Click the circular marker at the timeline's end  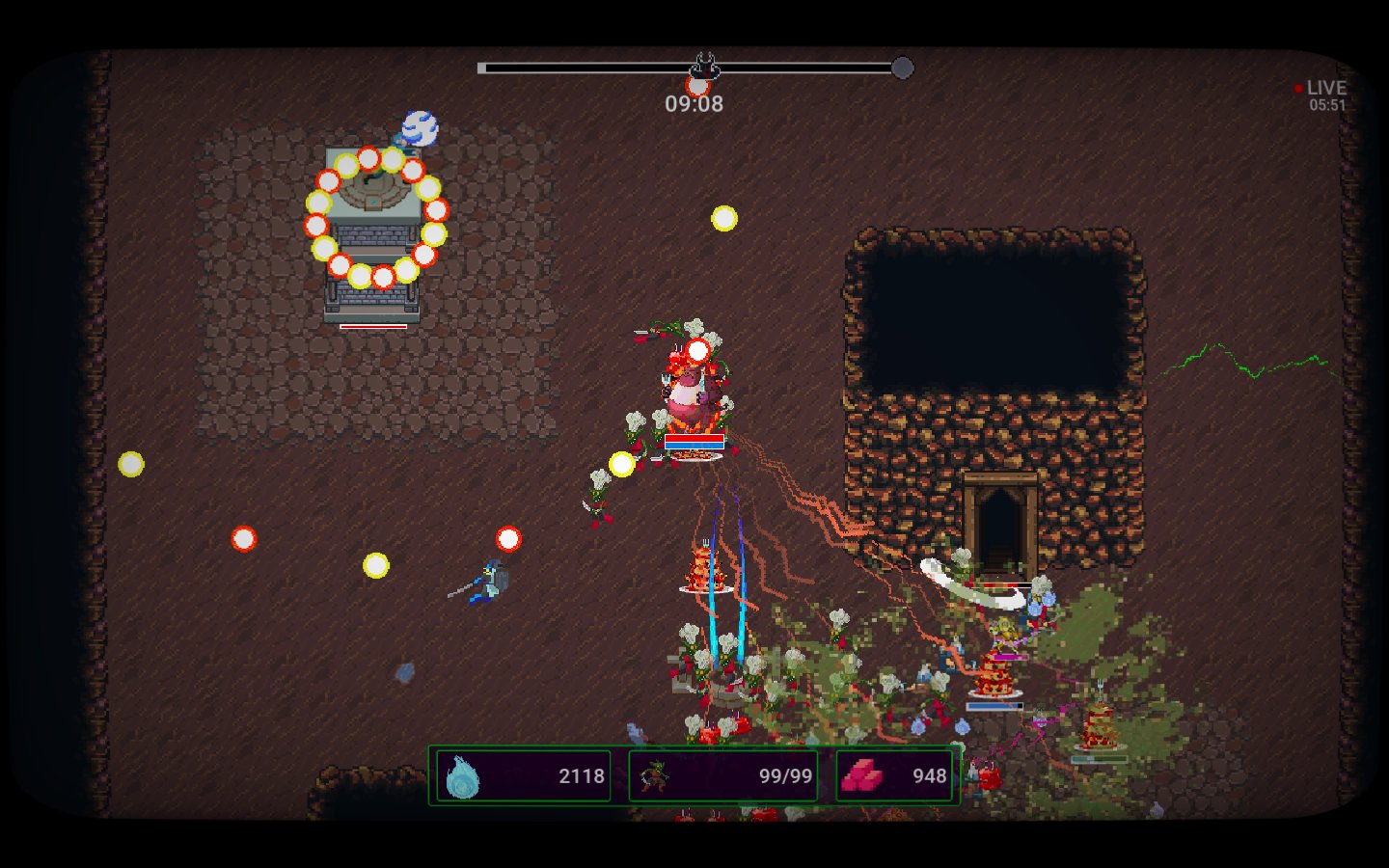coord(902,68)
